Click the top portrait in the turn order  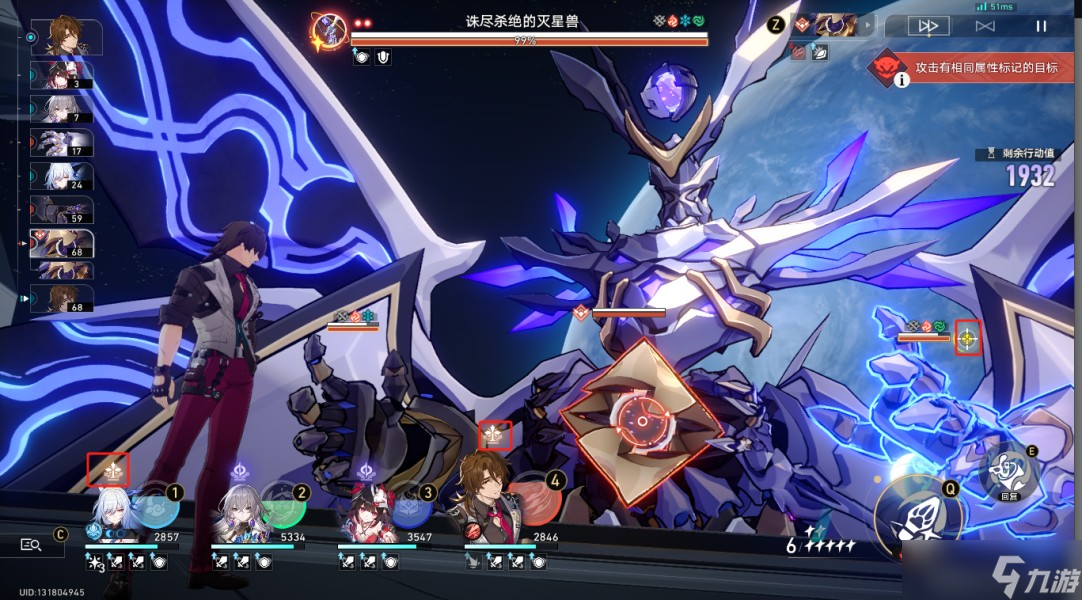click(65, 37)
